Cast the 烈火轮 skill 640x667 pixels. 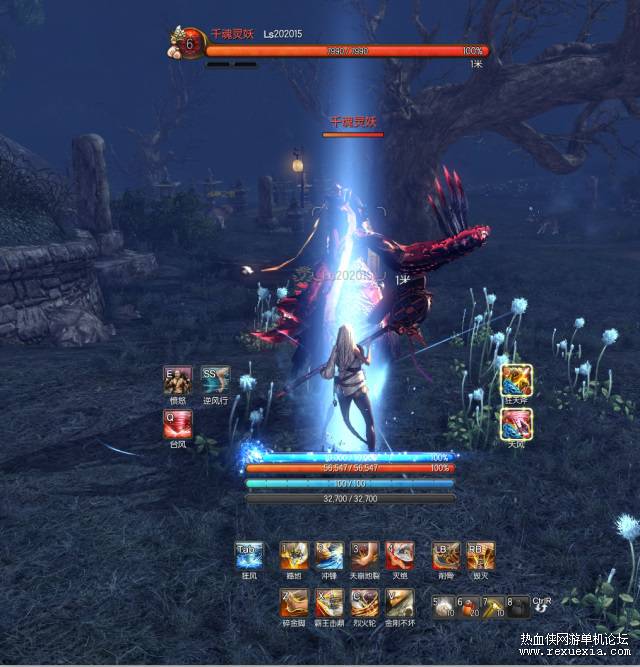click(x=364, y=602)
